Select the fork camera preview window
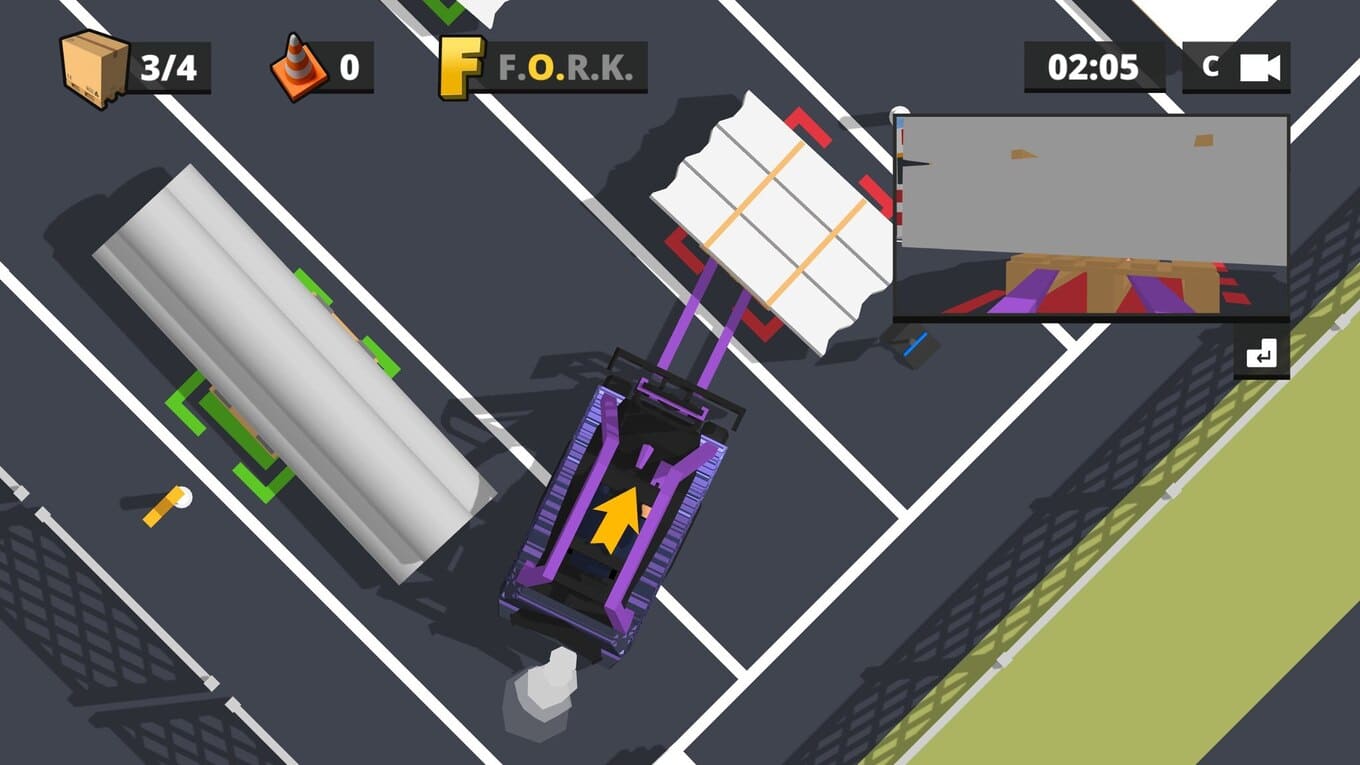The image size is (1360, 765). tap(1090, 218)
